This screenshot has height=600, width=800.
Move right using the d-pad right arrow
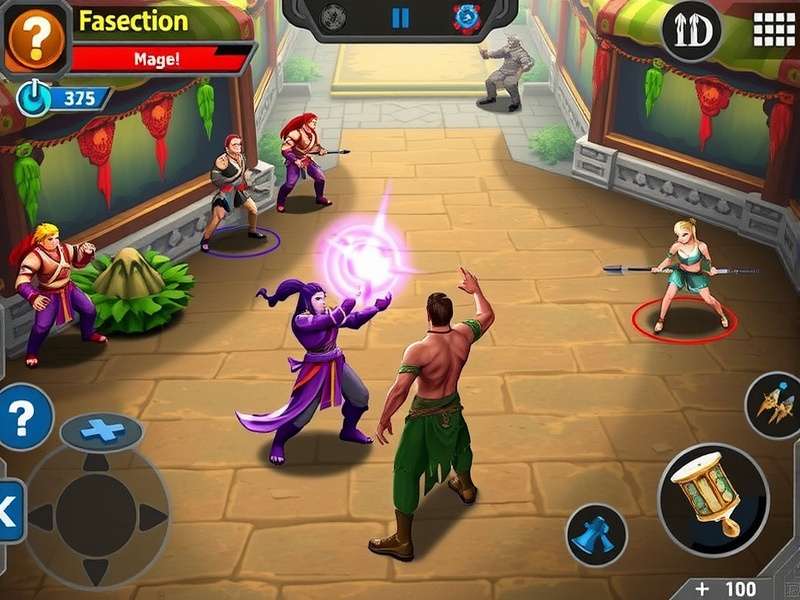pyautogui.click(x=151, y=517)
